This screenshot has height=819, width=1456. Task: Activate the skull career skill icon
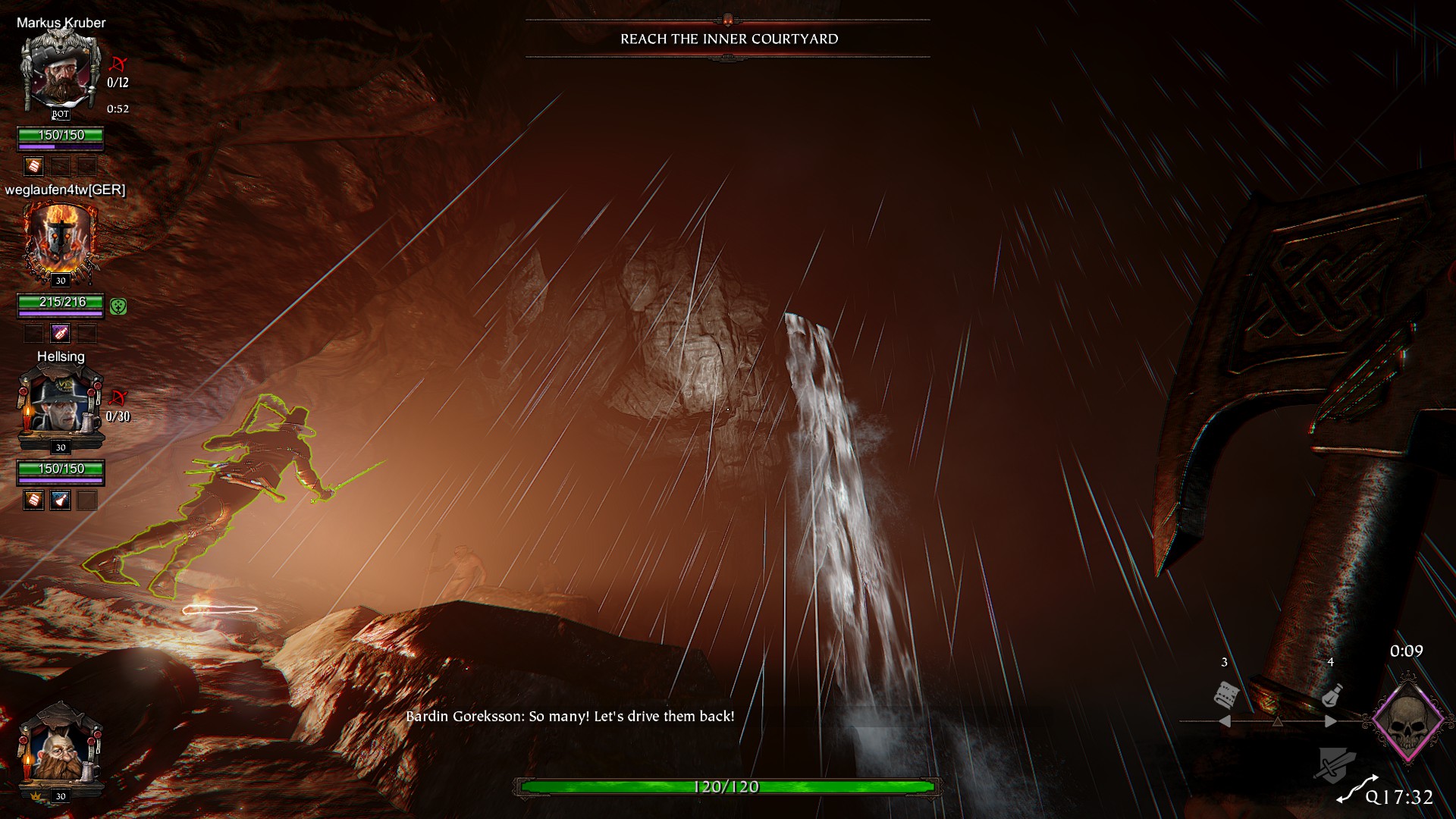1408,720
